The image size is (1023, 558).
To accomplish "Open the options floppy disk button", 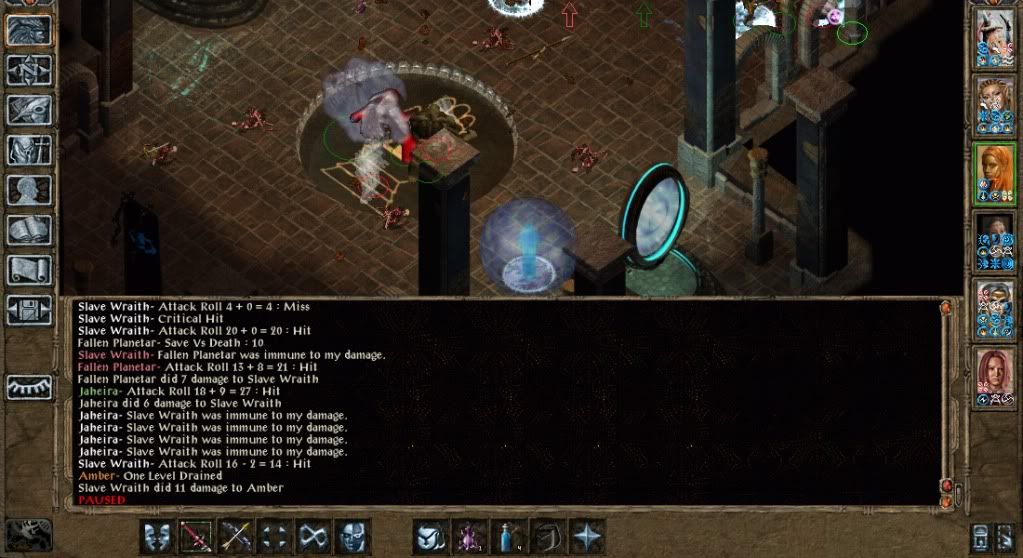I will (29, 309).
